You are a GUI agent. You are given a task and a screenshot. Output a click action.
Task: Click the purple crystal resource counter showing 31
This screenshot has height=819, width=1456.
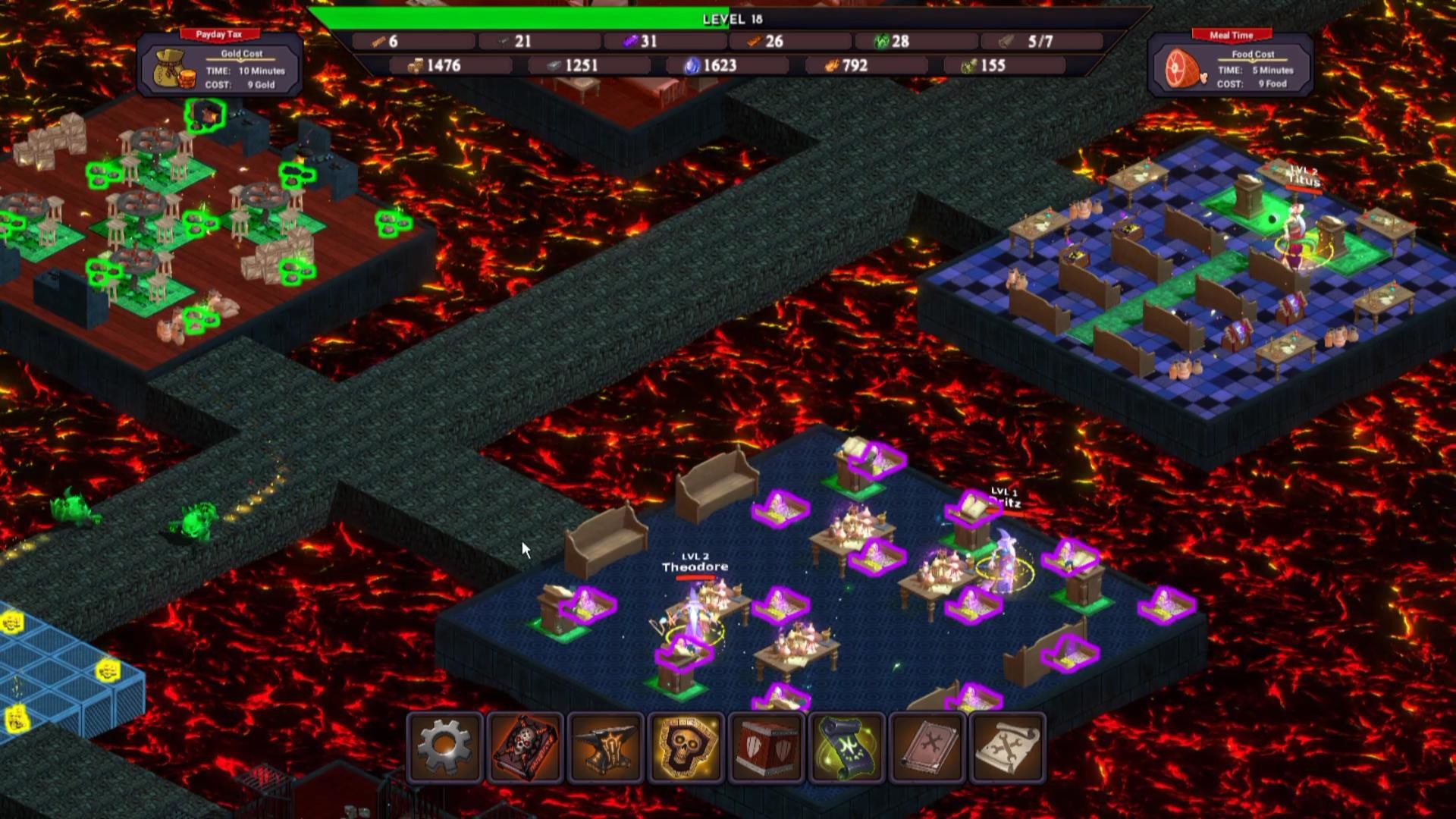pos(641,42)
